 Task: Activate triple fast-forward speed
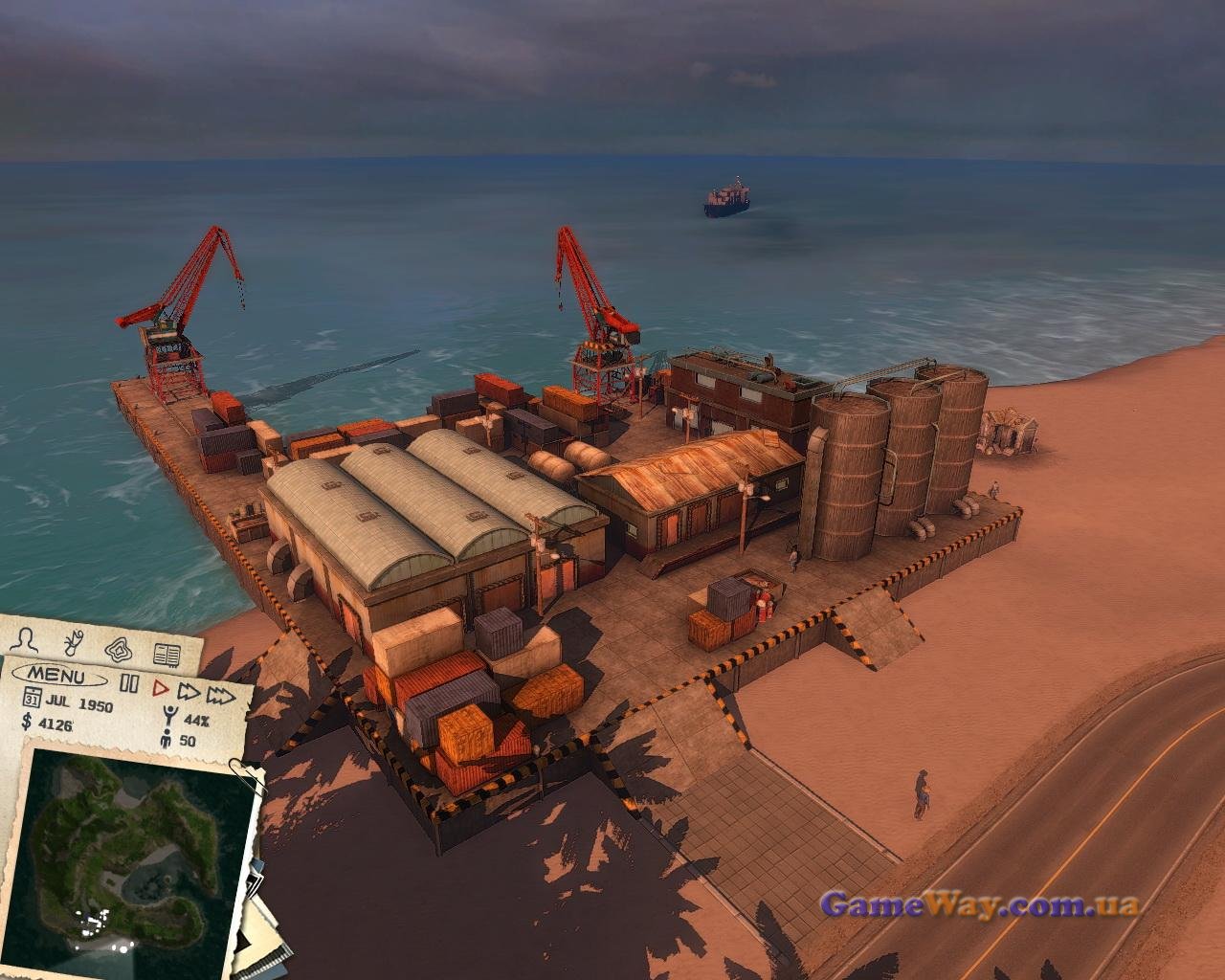pyautogui.click(x=222, y=693)
